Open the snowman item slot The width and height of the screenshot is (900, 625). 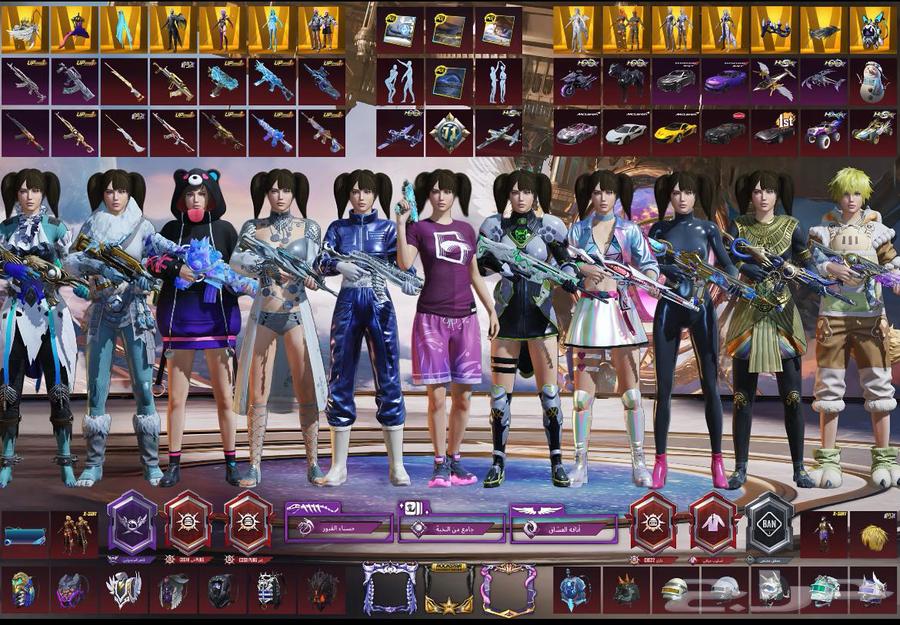(871, 81)
